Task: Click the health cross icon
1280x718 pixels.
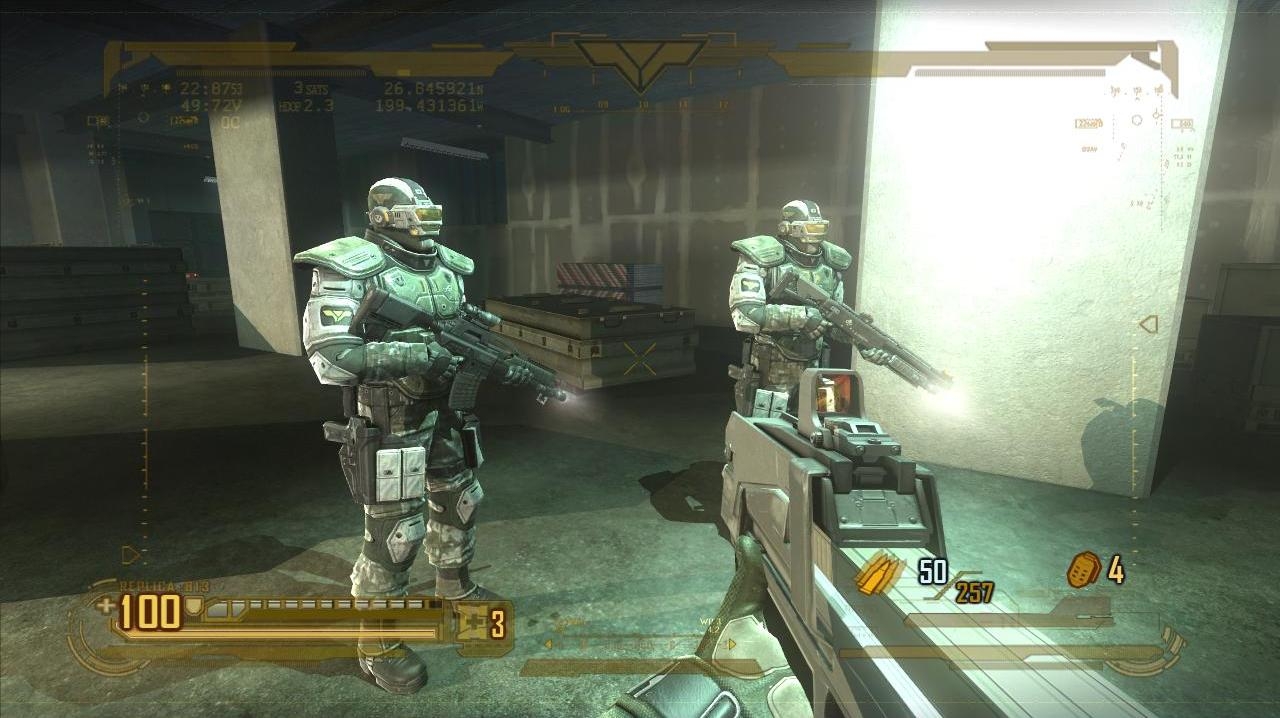Action: [x=106, y=605]
